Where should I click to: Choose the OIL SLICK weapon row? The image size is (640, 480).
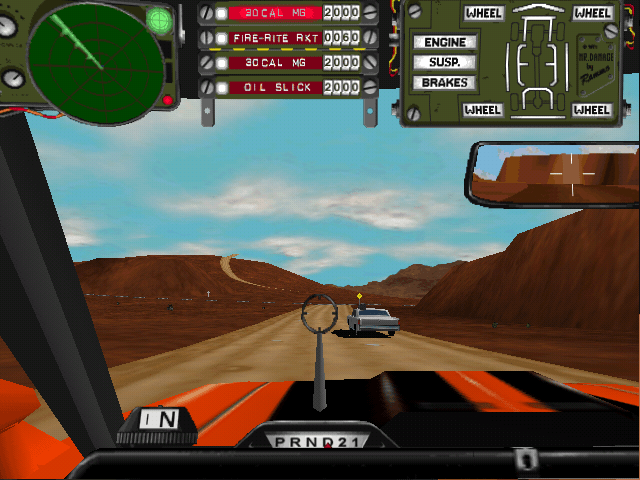[276, 88]
